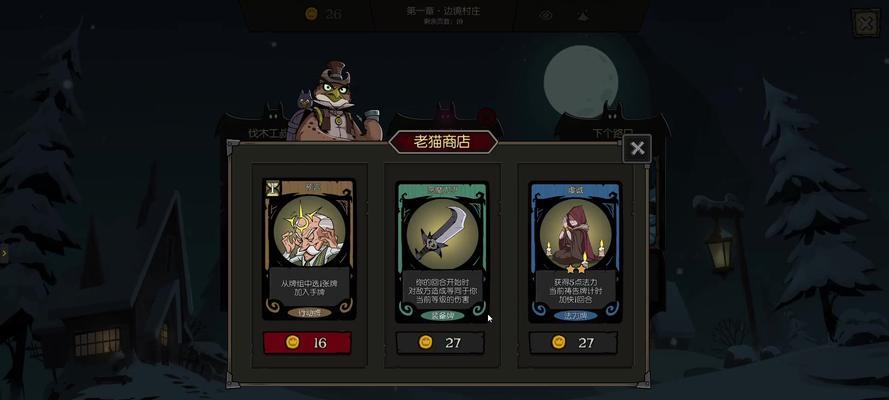Buy the hooded figure card's 27 coin button
Screen dimensions: 889x400
pos(573,342)
